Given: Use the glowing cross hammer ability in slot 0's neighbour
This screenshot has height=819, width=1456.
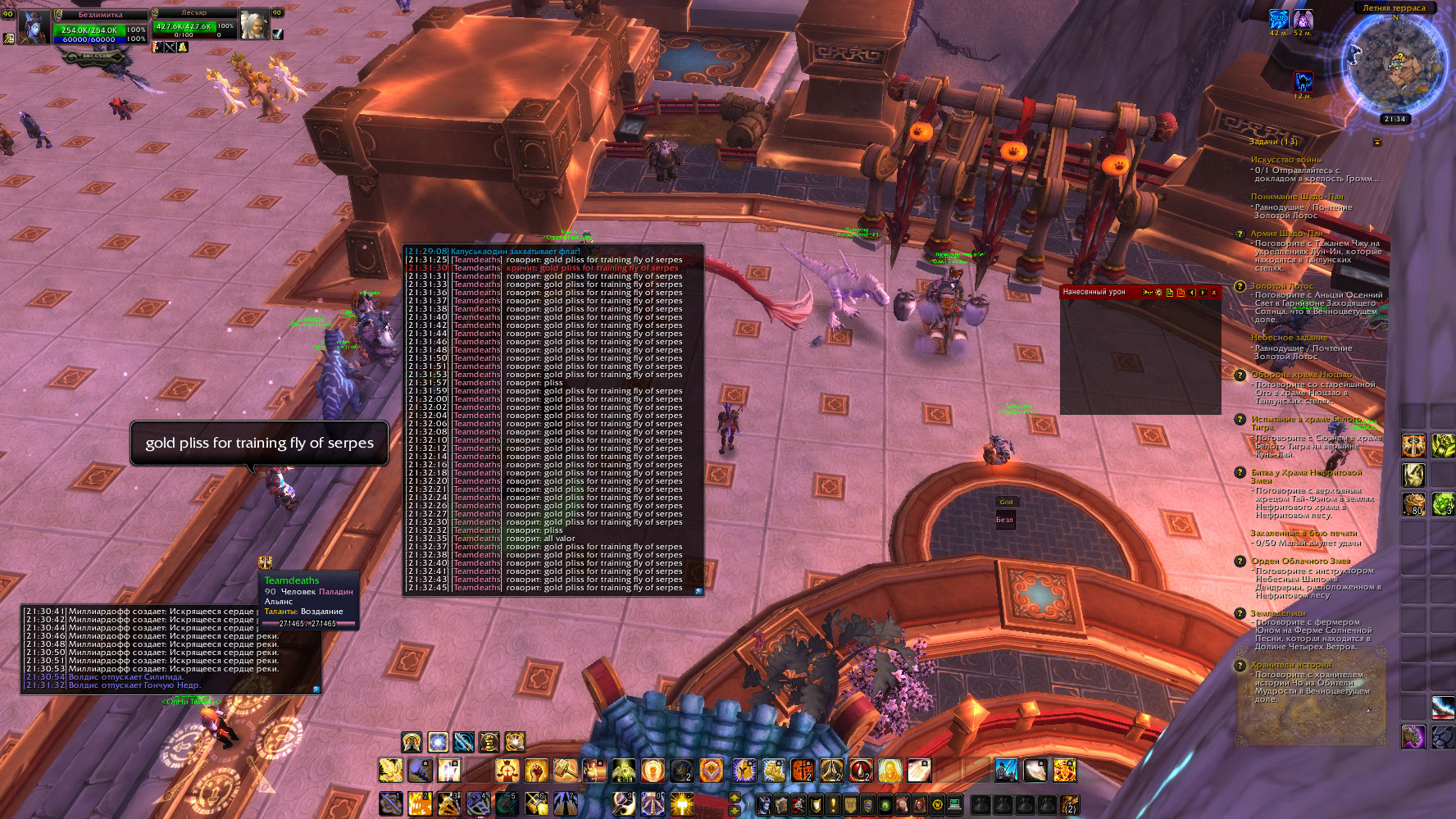Looking at the screenshot, I should (681, 804).
